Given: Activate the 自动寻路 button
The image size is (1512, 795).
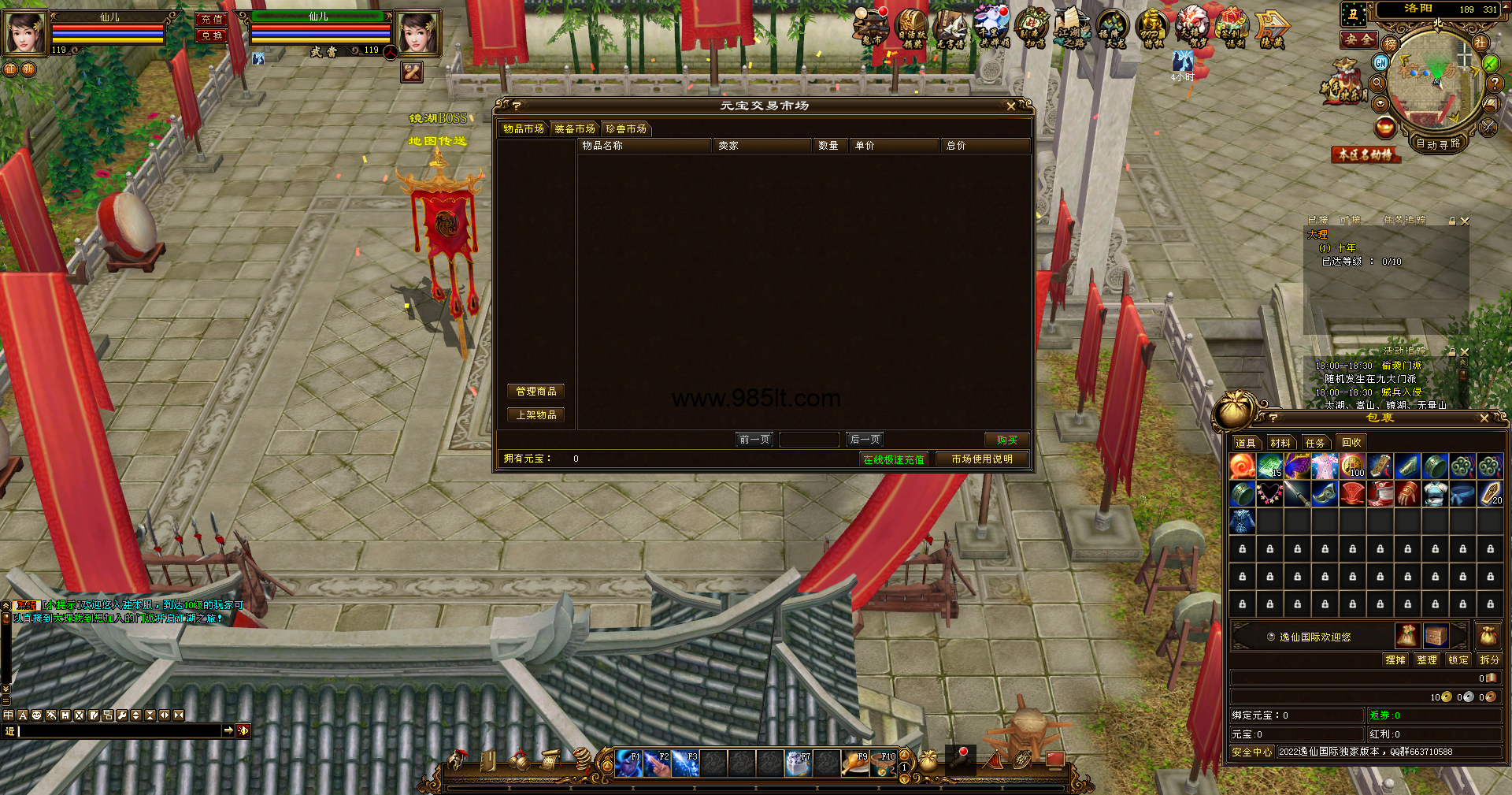Looking at the screenshot, I should point(1438,143).
